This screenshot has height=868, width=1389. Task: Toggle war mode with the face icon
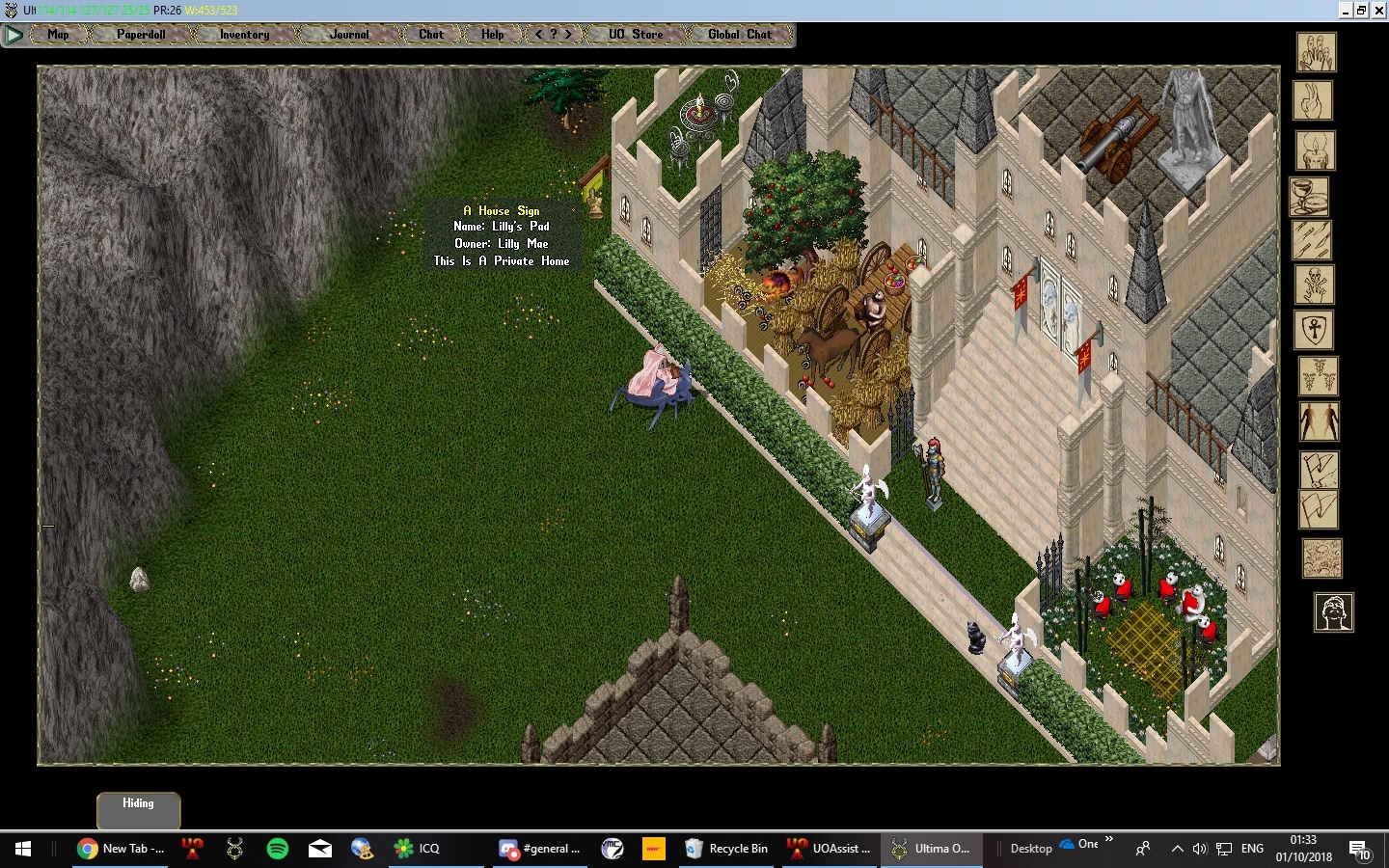tap(1335, 612)
